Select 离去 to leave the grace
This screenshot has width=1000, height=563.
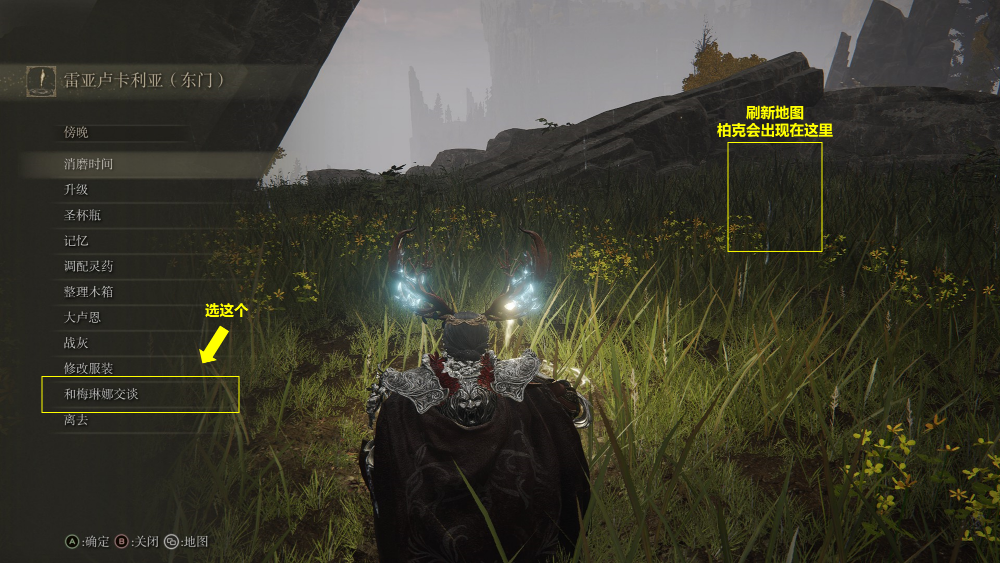pos(76,420)
